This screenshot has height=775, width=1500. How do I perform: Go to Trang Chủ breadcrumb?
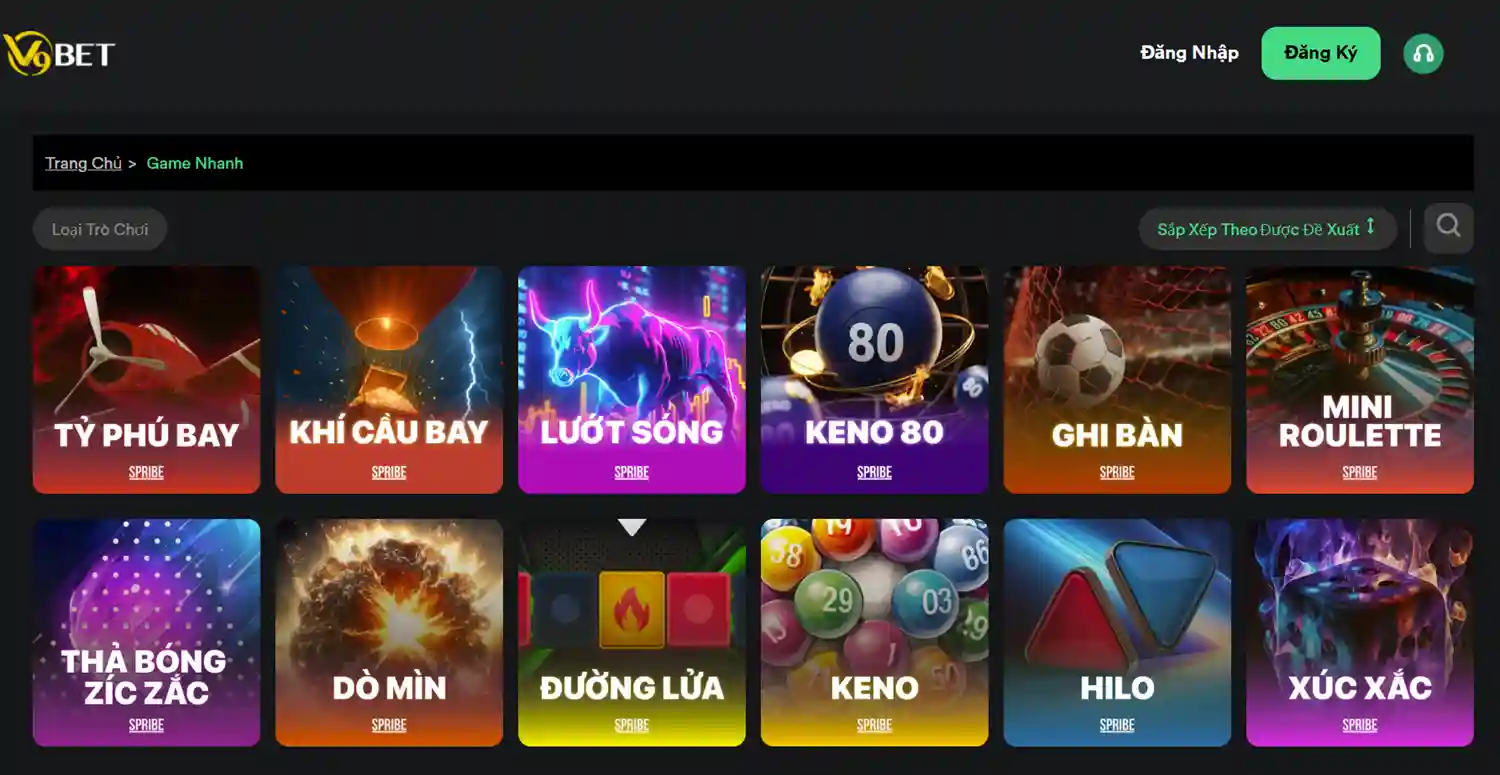tap(83, 163)
